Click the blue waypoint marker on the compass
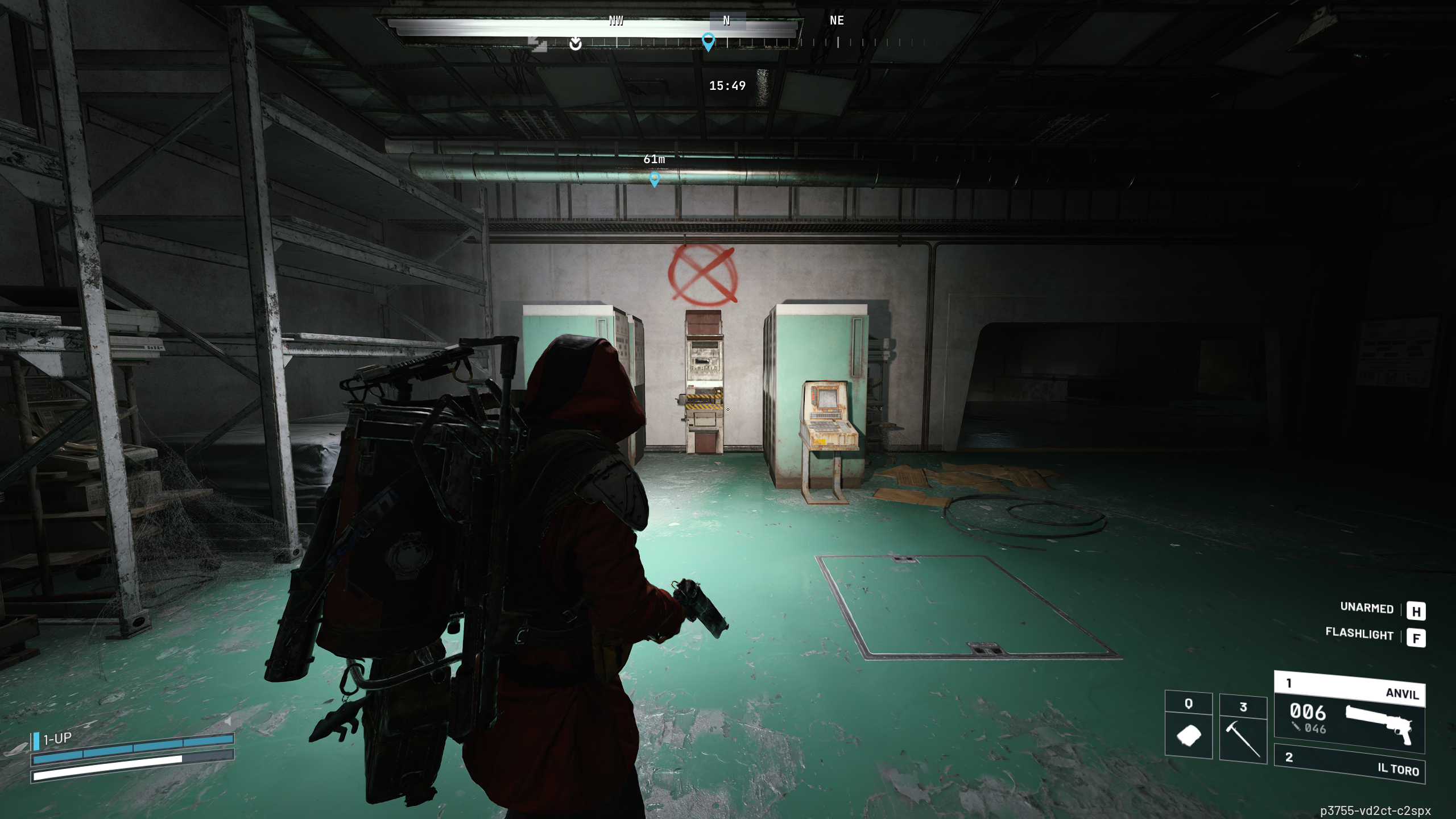 708,42
